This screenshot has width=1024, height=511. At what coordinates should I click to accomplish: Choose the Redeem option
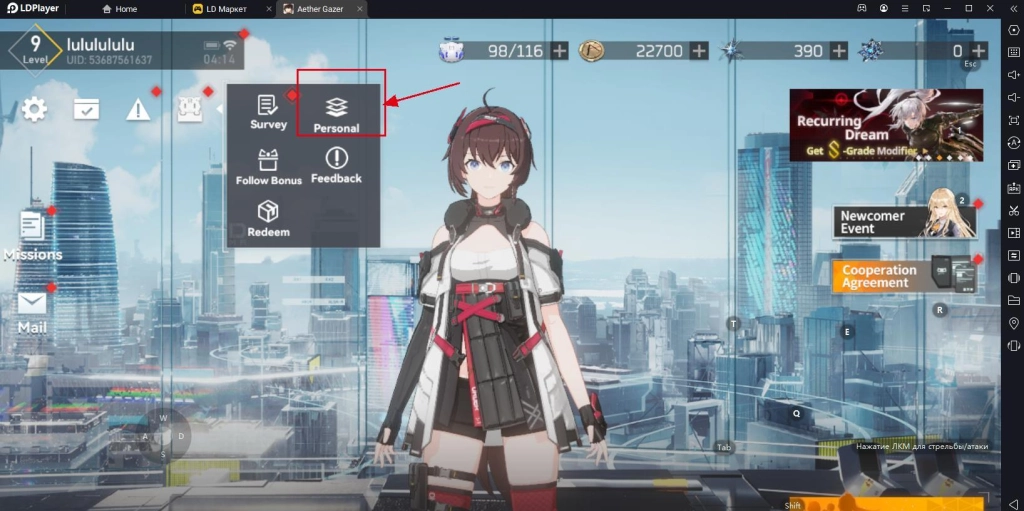pyautogui.click(x=268, y=219)
